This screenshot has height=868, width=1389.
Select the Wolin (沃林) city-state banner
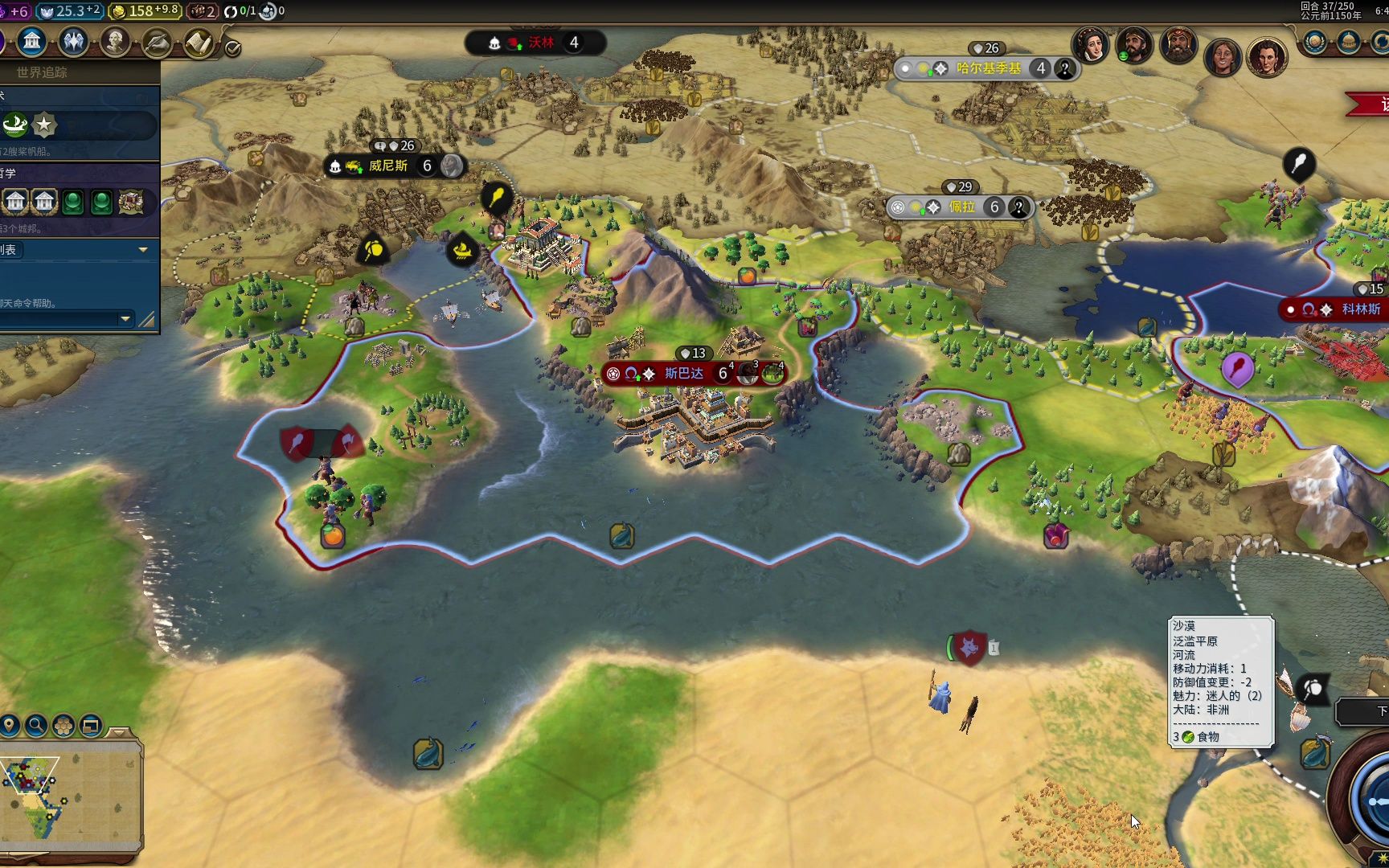pyautogui.click(x=541, y=43)
